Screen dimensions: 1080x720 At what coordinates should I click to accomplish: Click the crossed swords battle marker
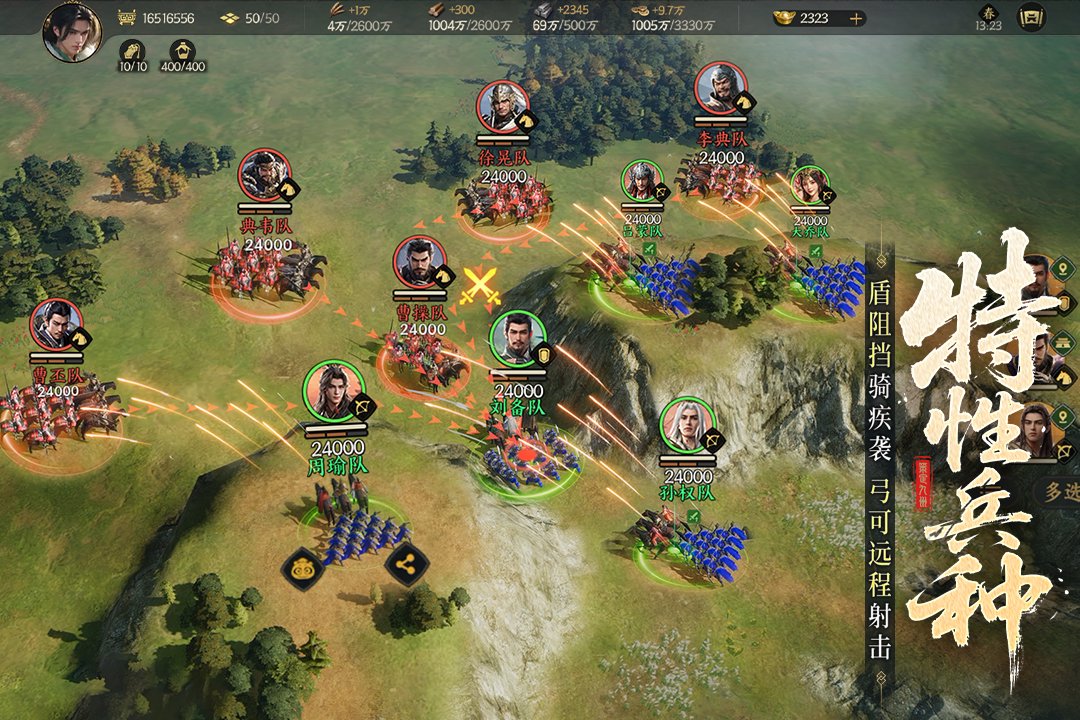tap(481, 286)
